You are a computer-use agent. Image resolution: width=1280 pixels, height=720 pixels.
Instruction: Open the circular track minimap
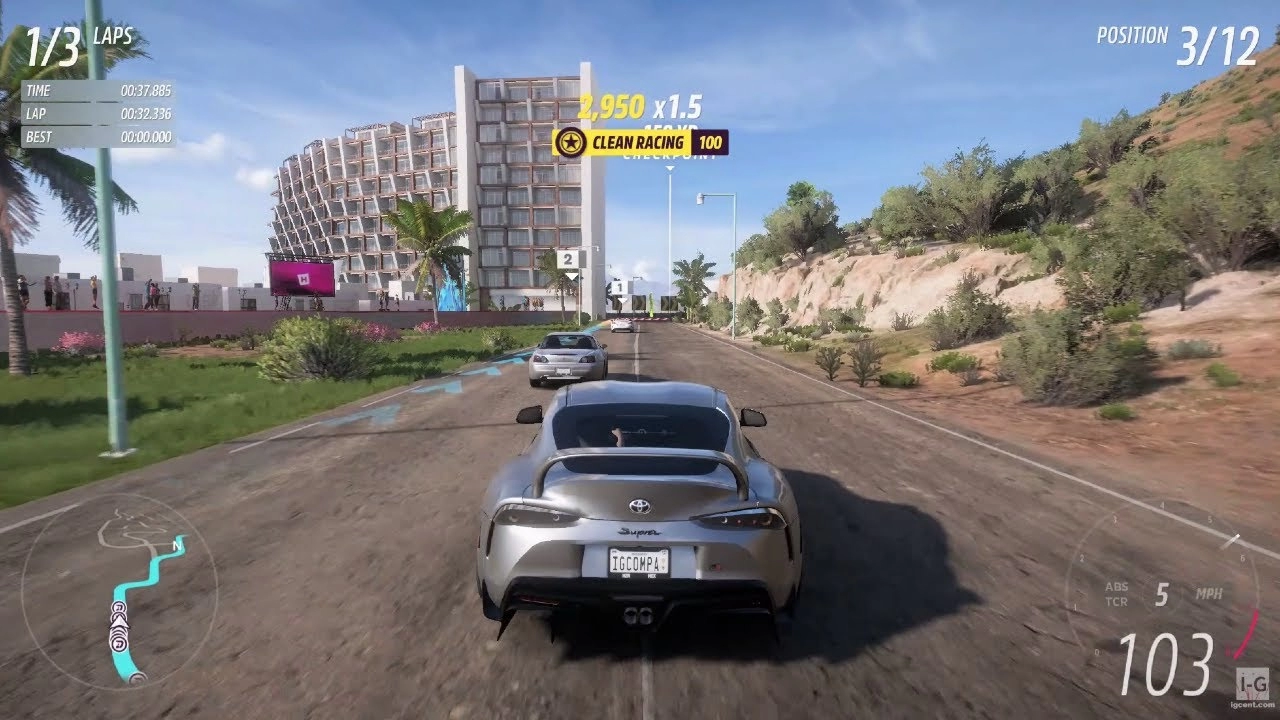118,591
